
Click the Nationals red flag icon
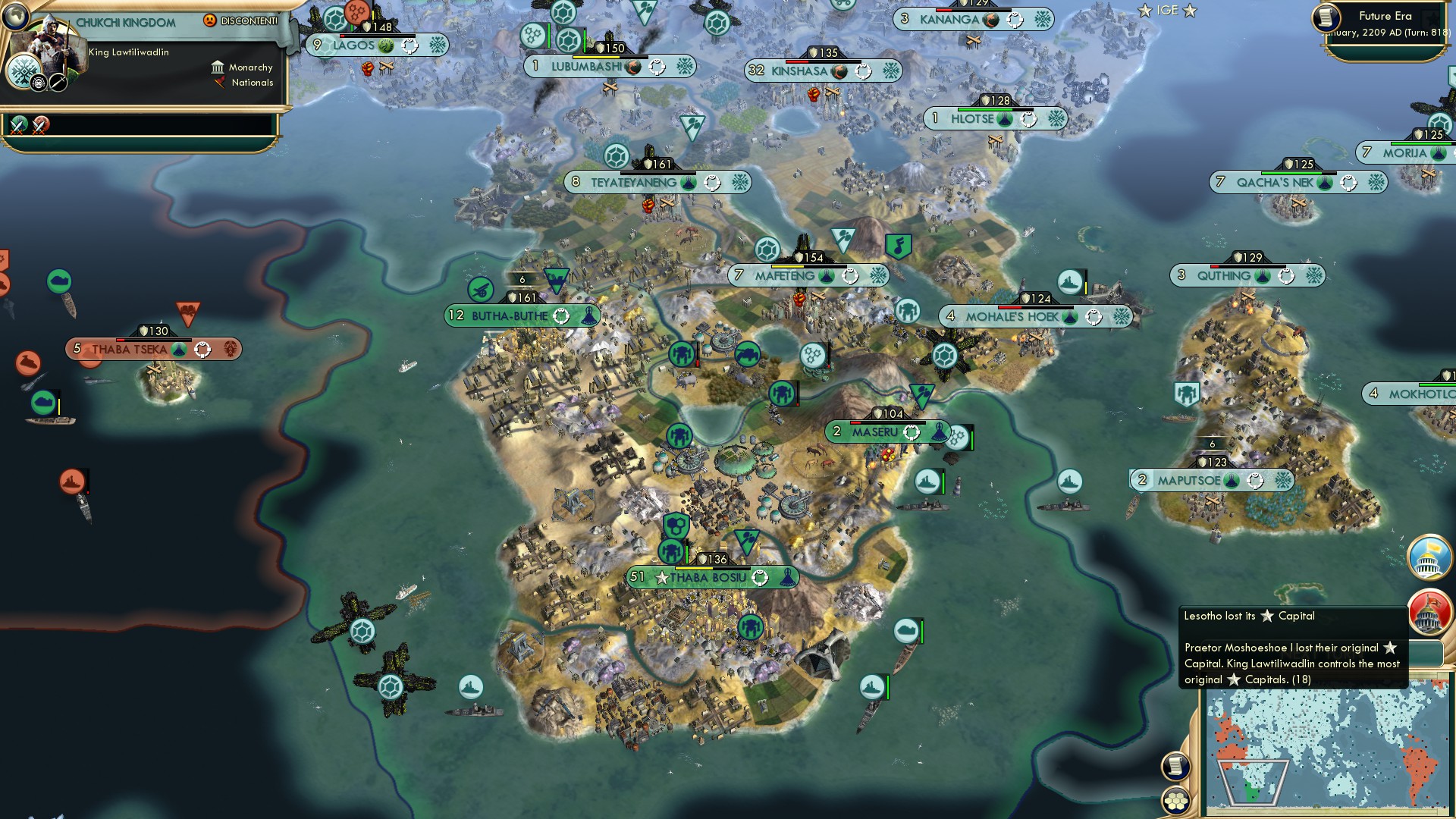[219, 83]
